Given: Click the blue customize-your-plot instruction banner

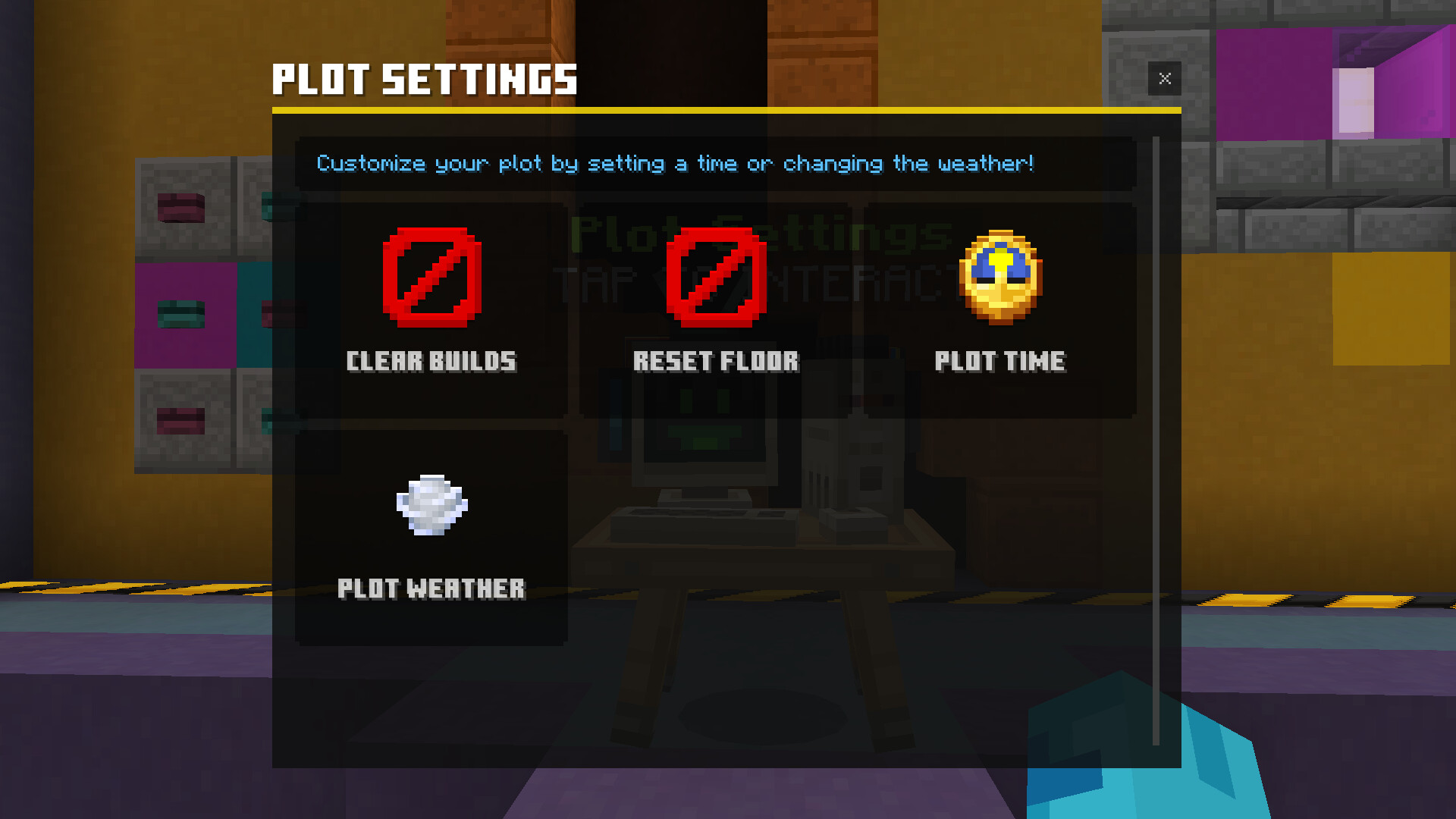Looking at the screenshot, I should click(675, 164).
